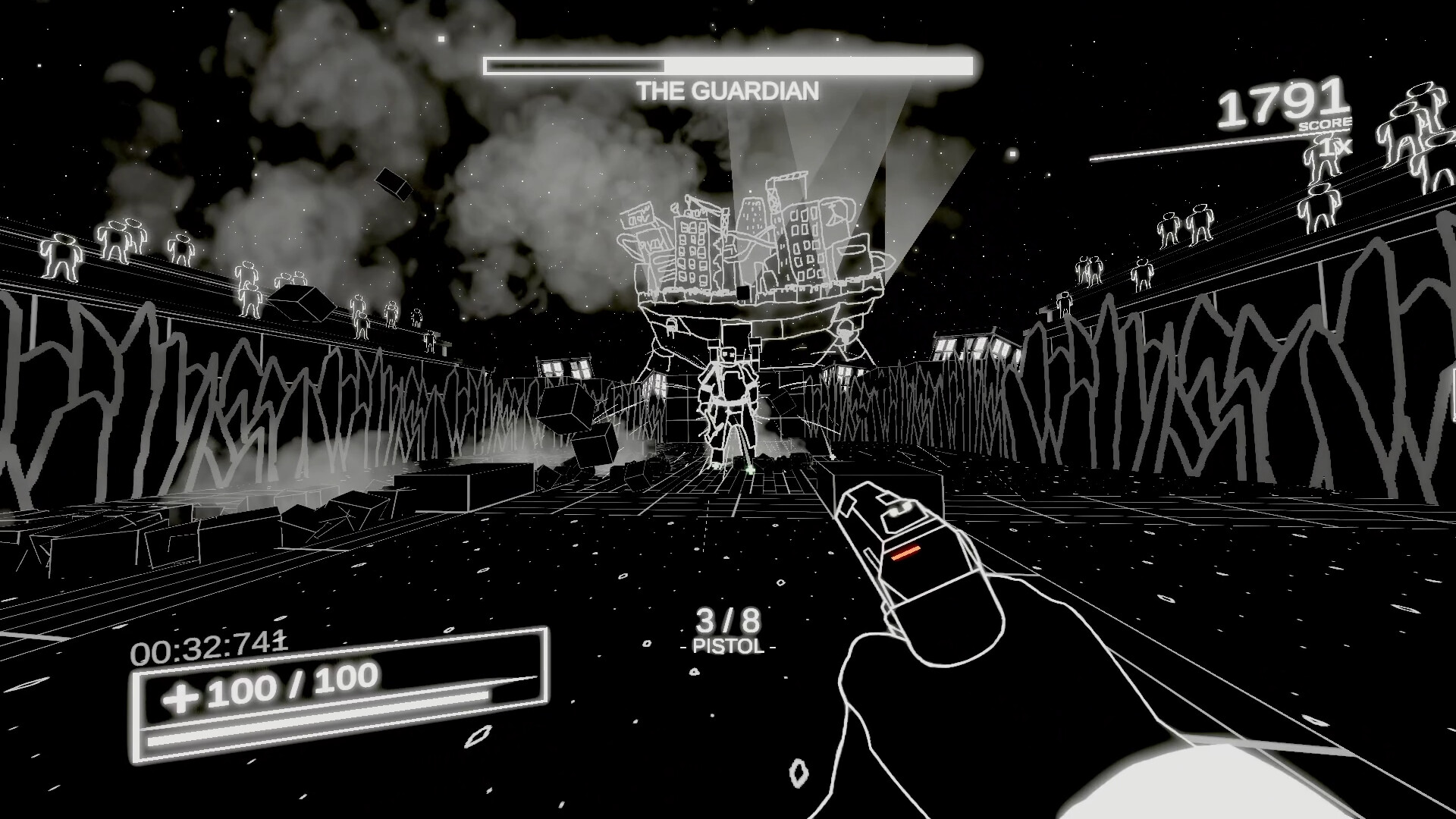
Task: Click the 00:32:741 timer display
Action: tap(206, 645)
